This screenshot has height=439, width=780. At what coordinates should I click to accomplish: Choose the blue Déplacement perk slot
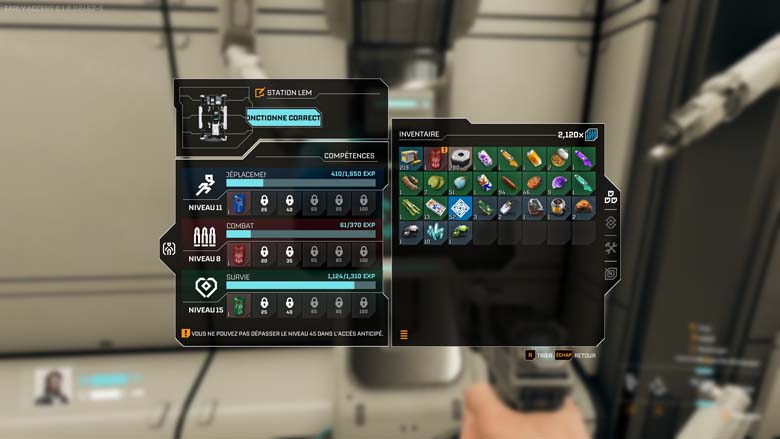point(239,204)
